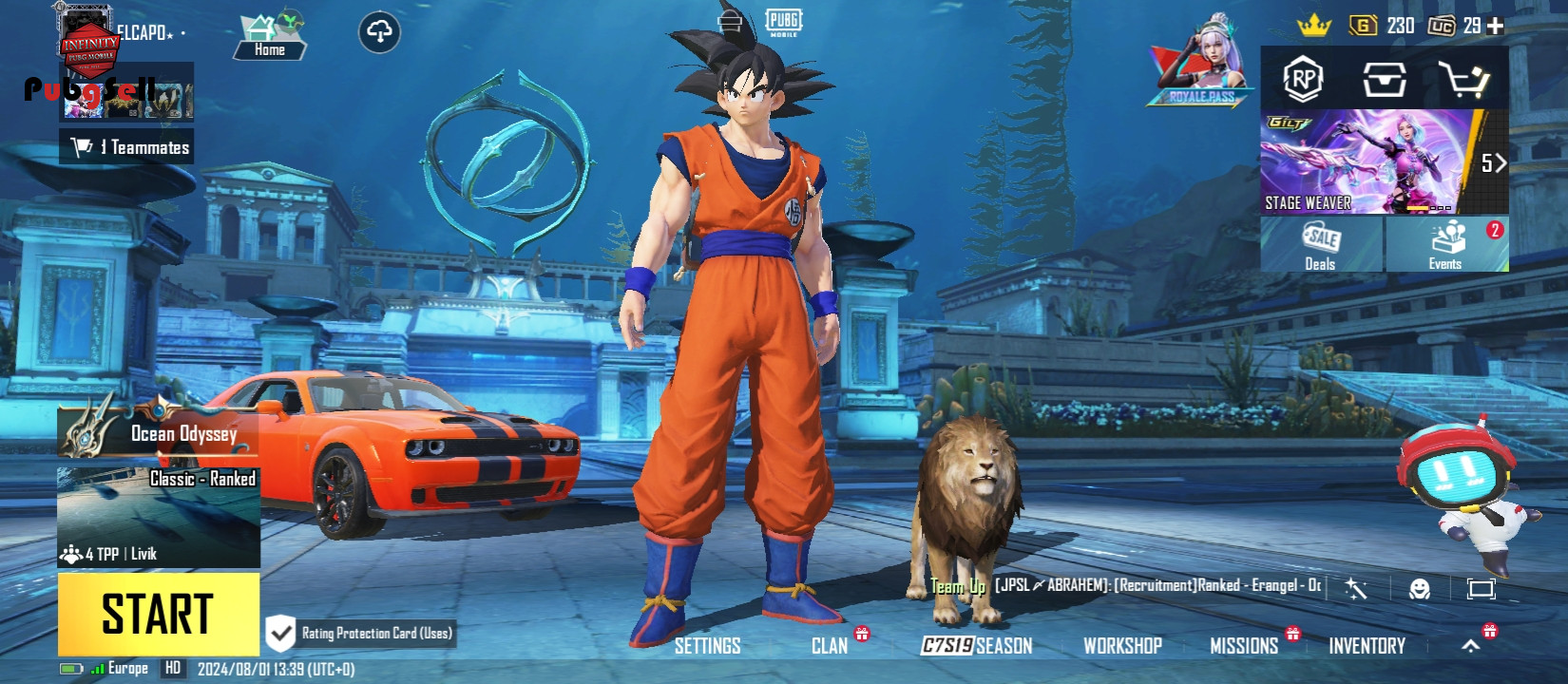Open the Workshop menu
Image resolution: width=1568 pixels, height=684 pixels.
[1122, 646]
